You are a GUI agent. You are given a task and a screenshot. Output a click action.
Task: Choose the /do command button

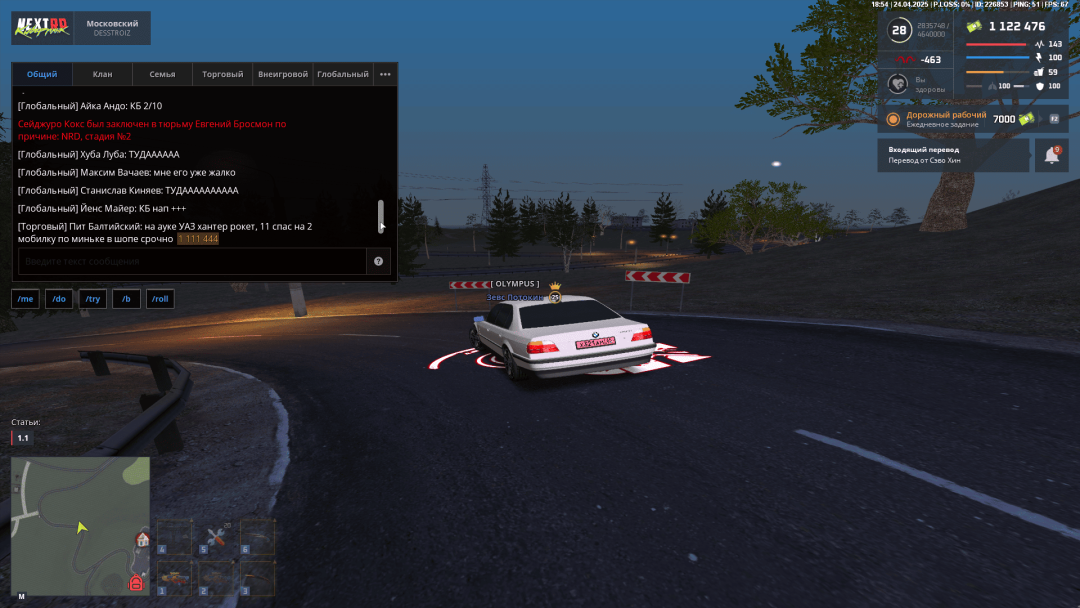coord(59,299)
